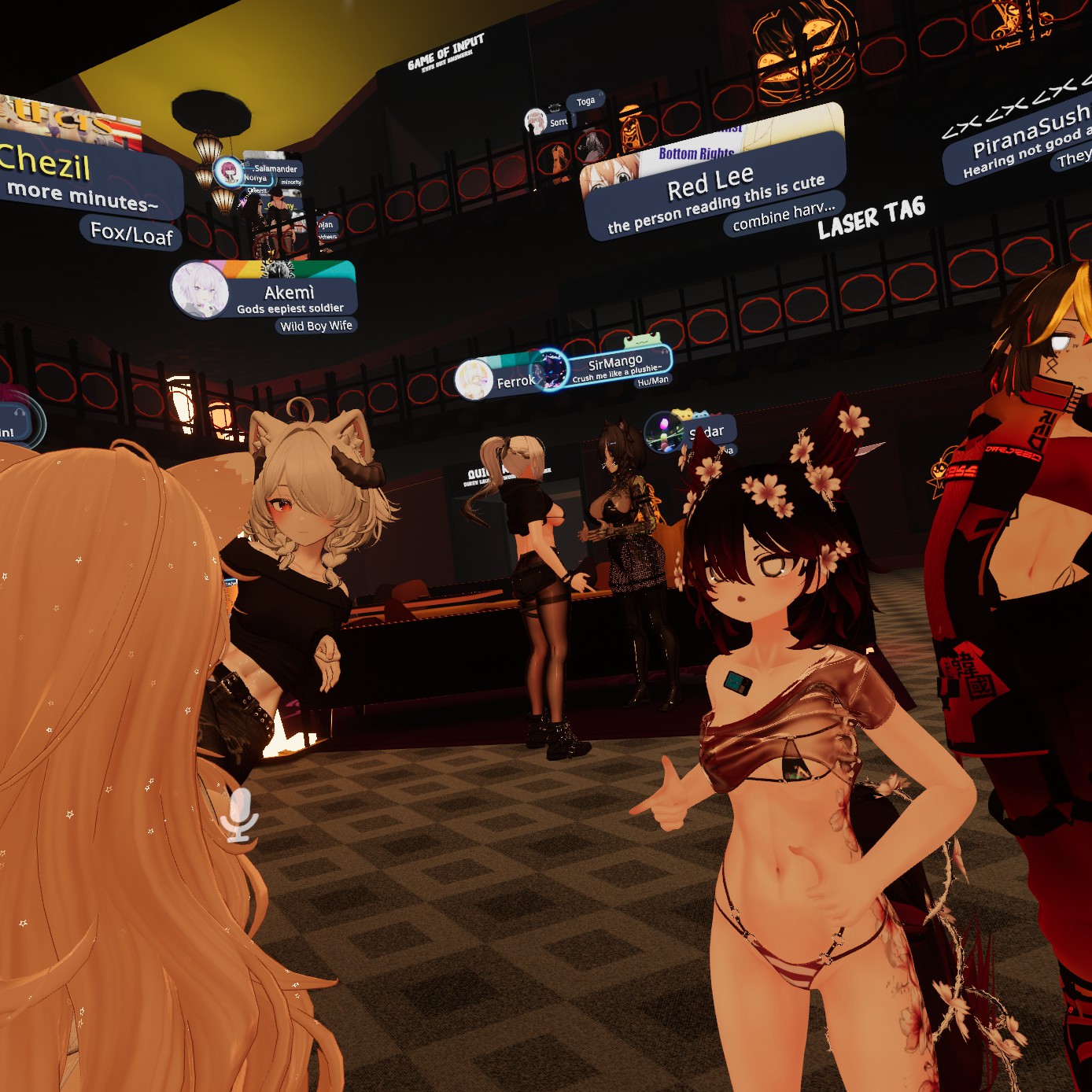The width and height of the screenshot is (1092, 1092).
Task: Choose the Toga nameplate
Action: tap(585, 101)
